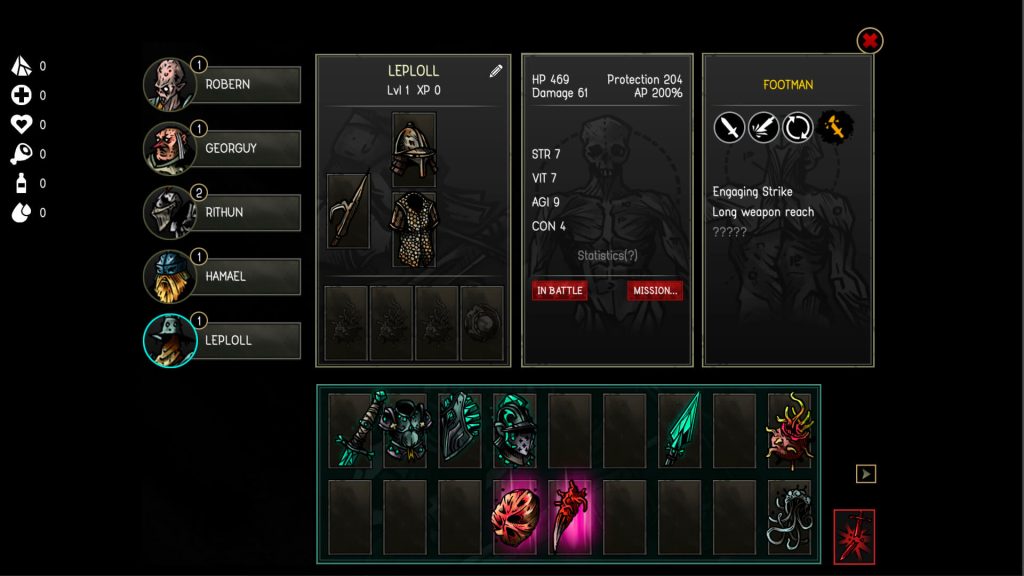Select hero Georguy from the roster
Screen dimensions: 1024x576
pos(223,149)
